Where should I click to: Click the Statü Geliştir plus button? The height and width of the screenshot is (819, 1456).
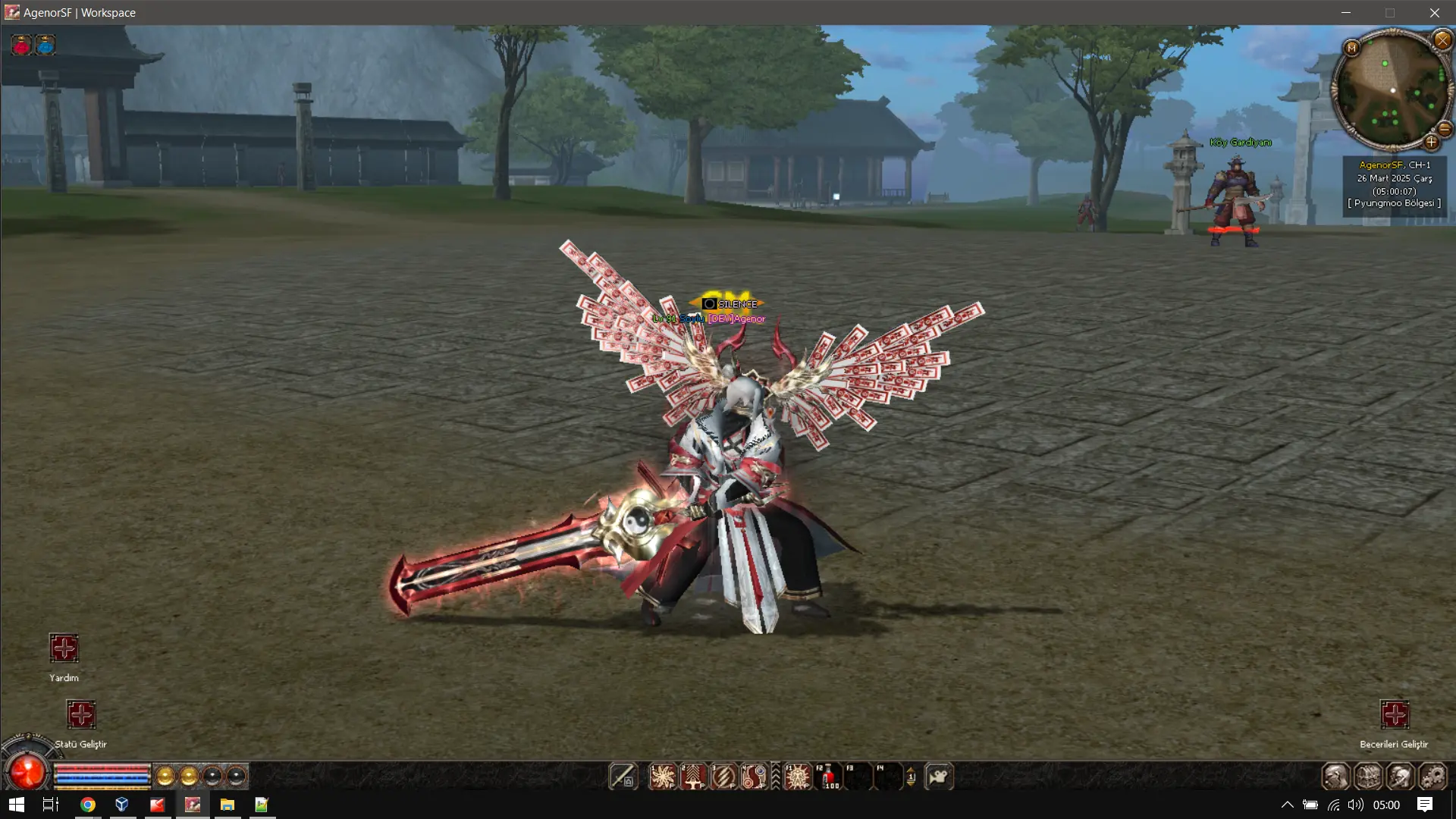81,714
